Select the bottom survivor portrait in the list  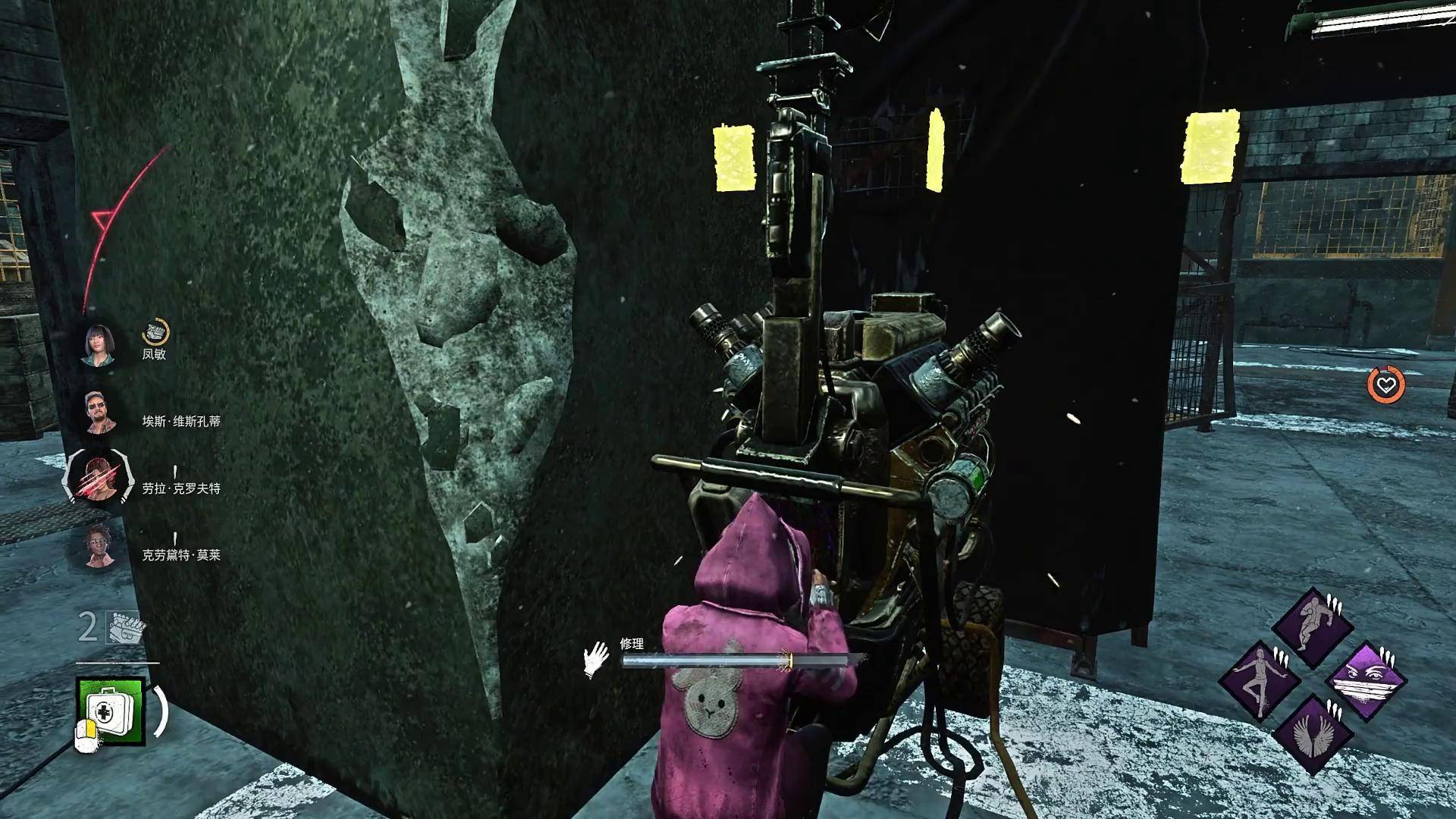point(99,547)
